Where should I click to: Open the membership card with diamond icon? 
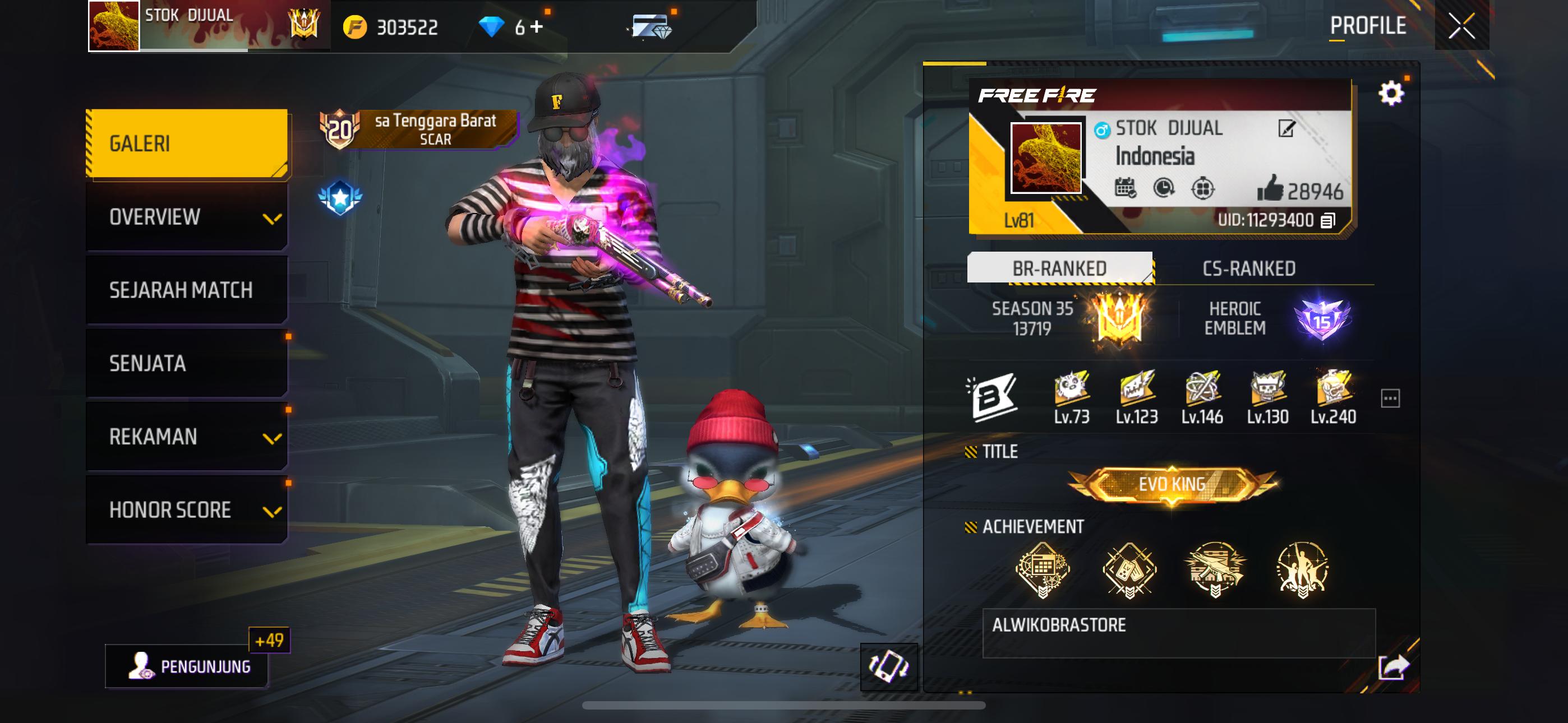651,27
